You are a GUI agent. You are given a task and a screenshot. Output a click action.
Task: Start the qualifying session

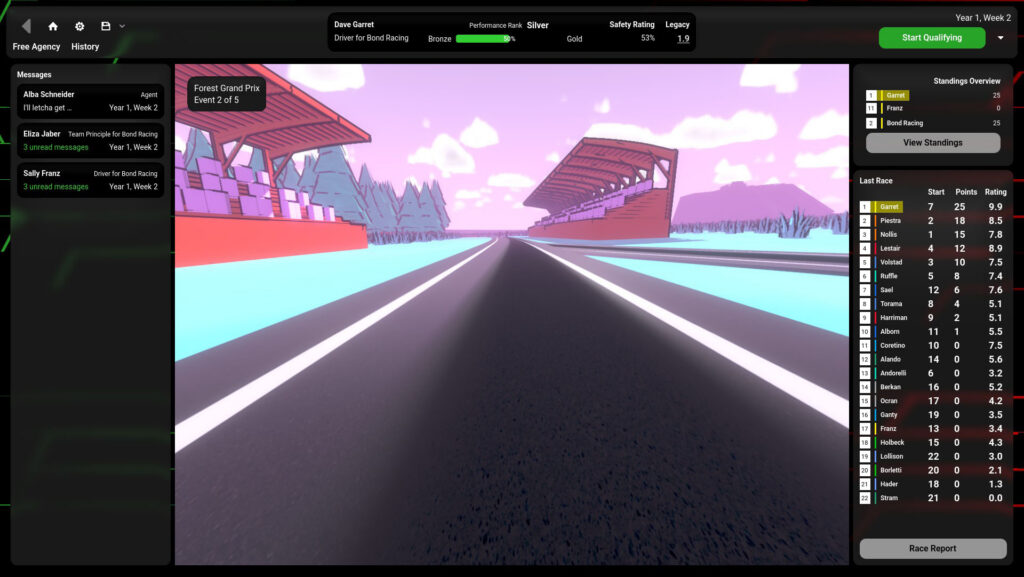931,38
